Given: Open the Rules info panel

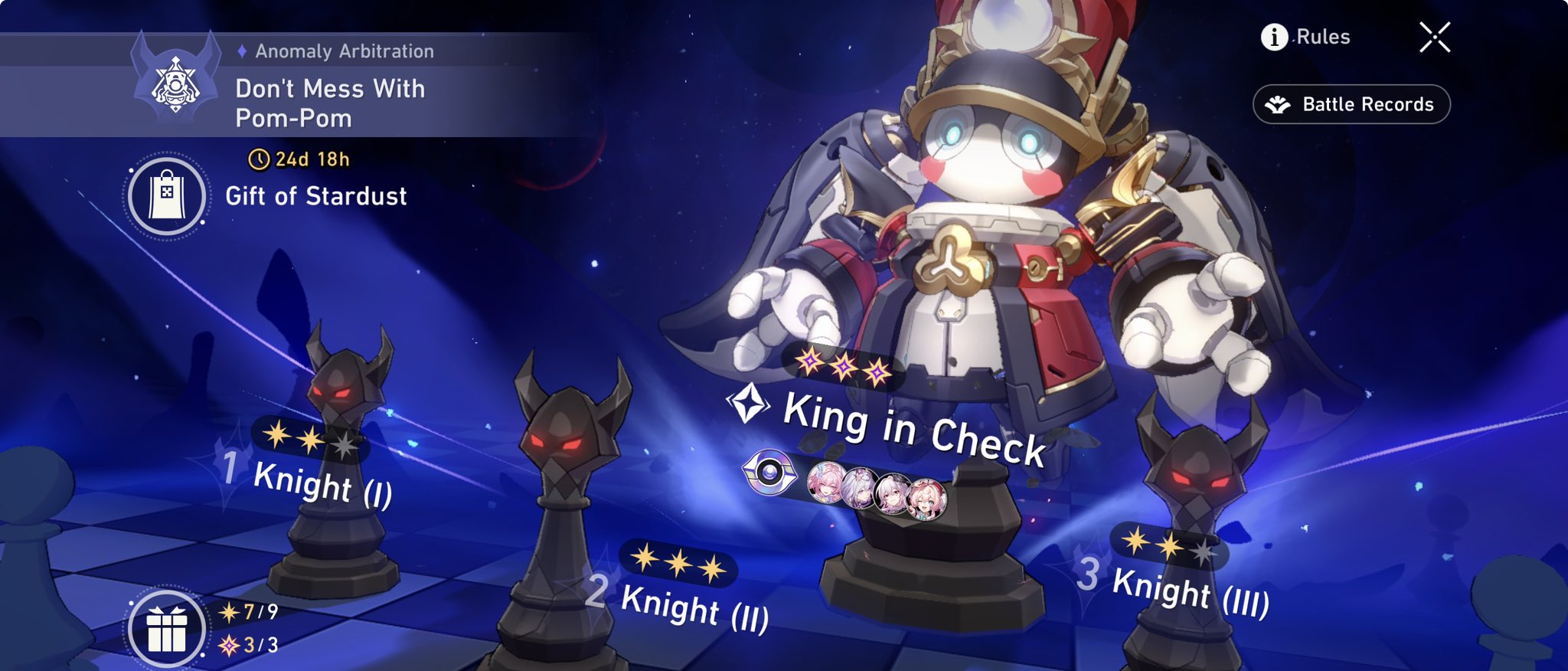Looking at the screenshot, I should (1305, 37).
